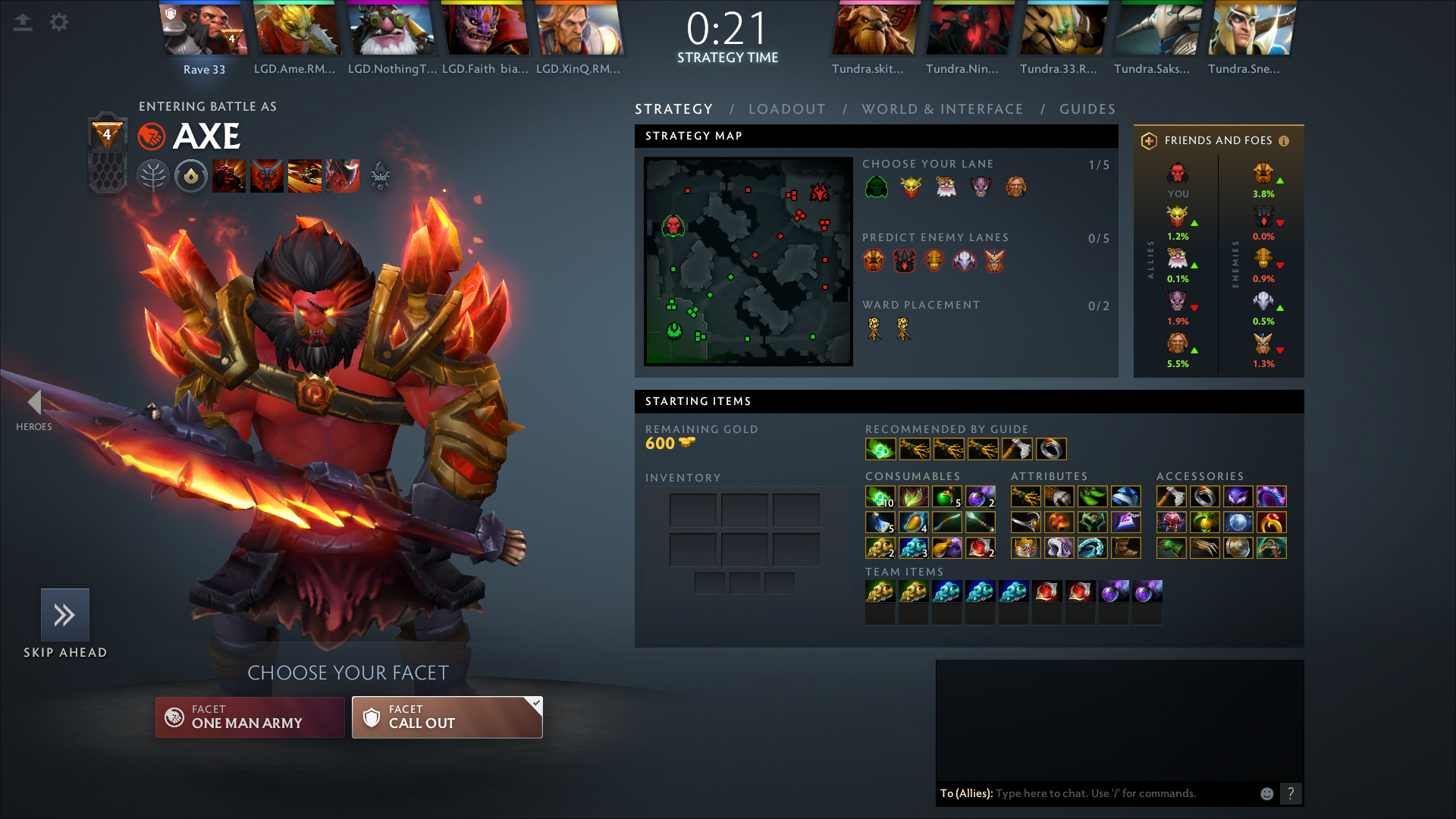Open the chat emoticon picker
This screenshot has width=1456, height=819.
1266,793
